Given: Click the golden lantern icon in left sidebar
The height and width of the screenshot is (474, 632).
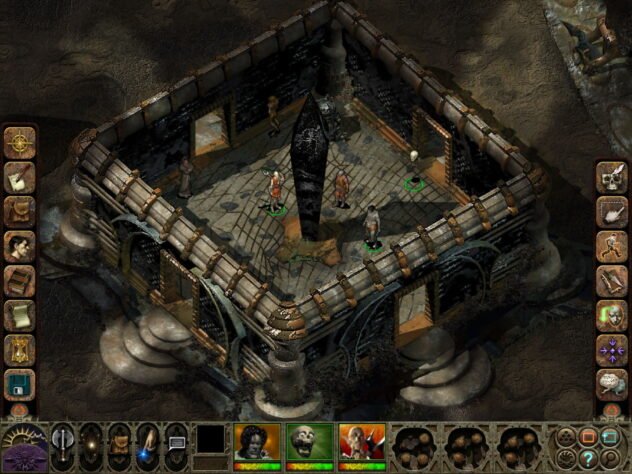Looking at the screenshot, I should 20,349.
